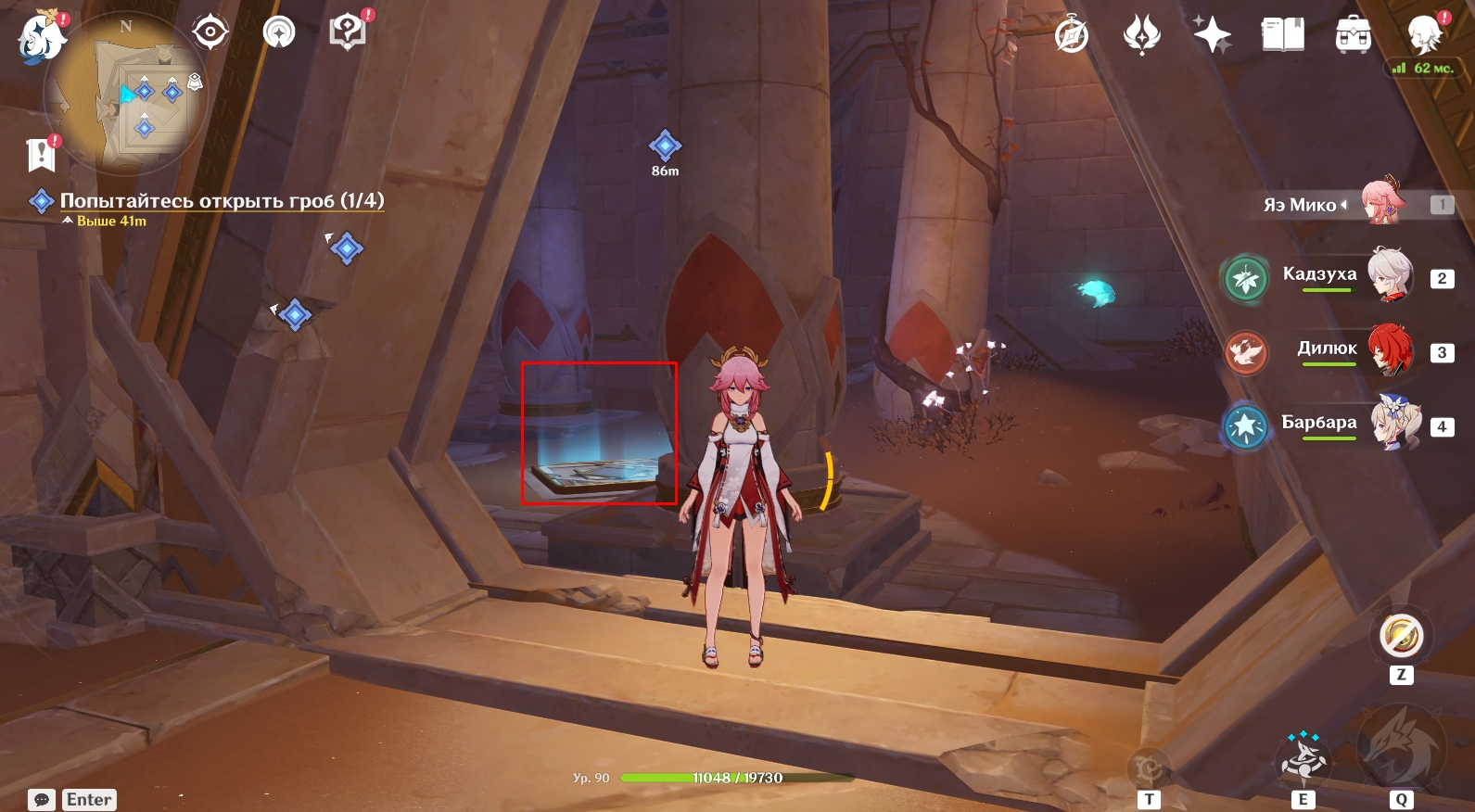This screenshot has width=1475, height=812.
Task: Use the gadget quick-use icon
Action: tap(1401, 637)
